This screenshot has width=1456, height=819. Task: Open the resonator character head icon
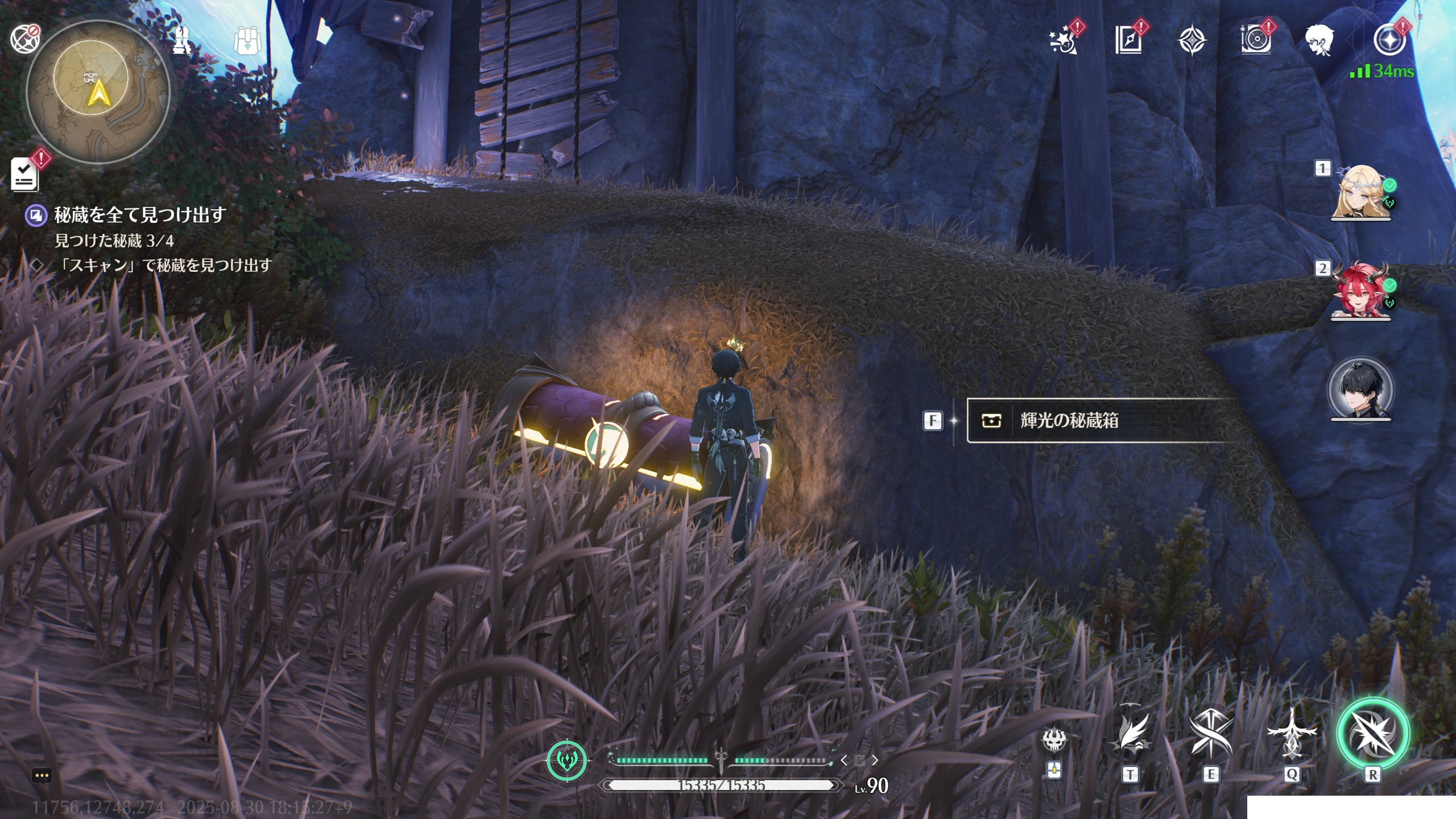pos(1319,41)
